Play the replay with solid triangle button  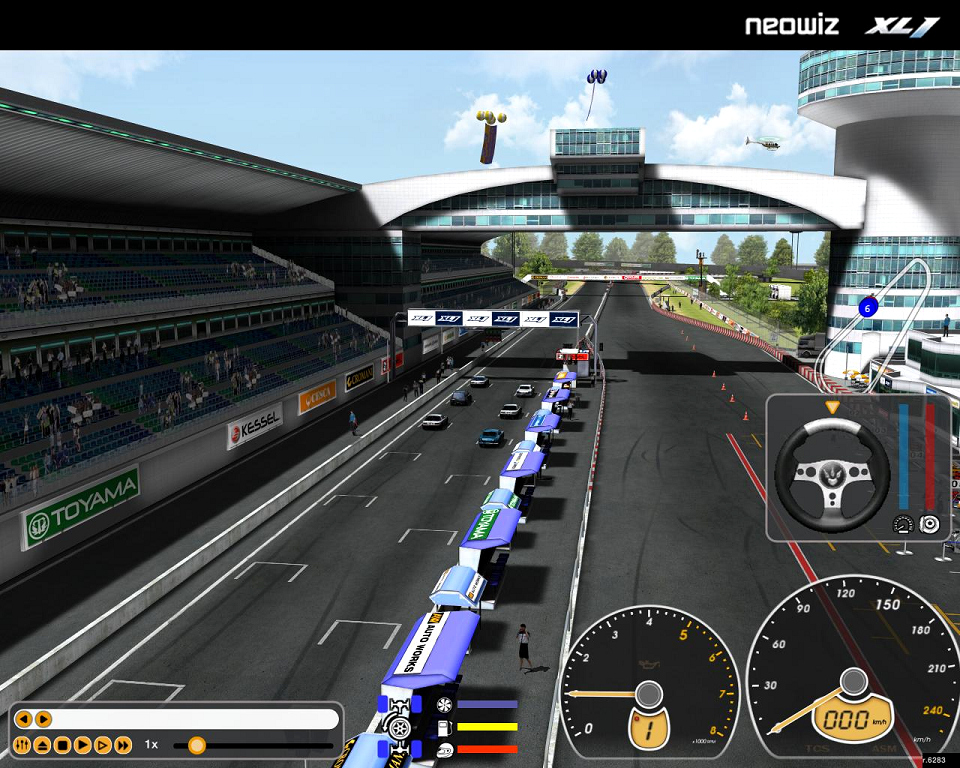[x=83, y=745]
